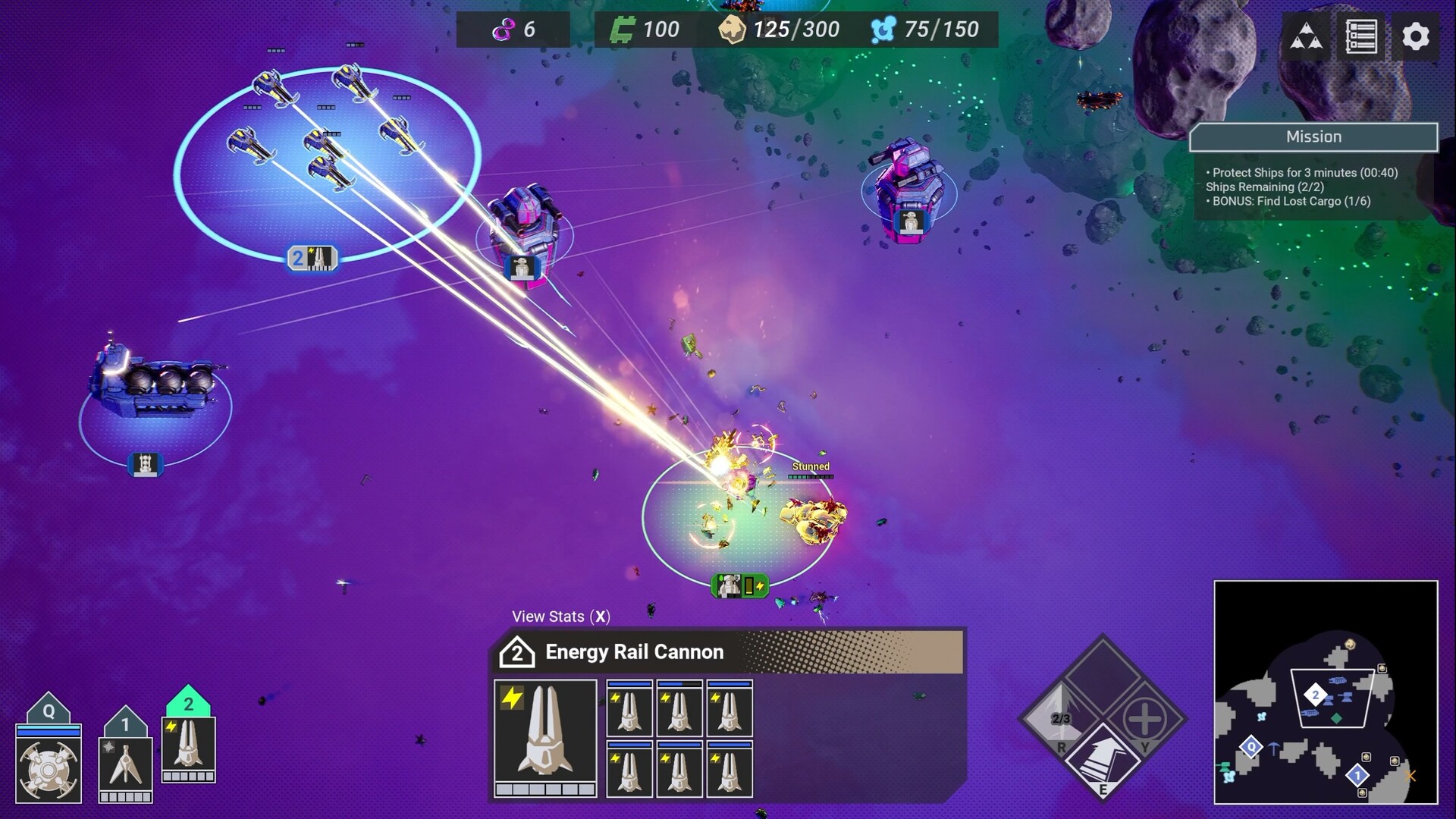Open View Stats for the selected unit
This screenshot has height=819, width=1456.
(560, 617)
